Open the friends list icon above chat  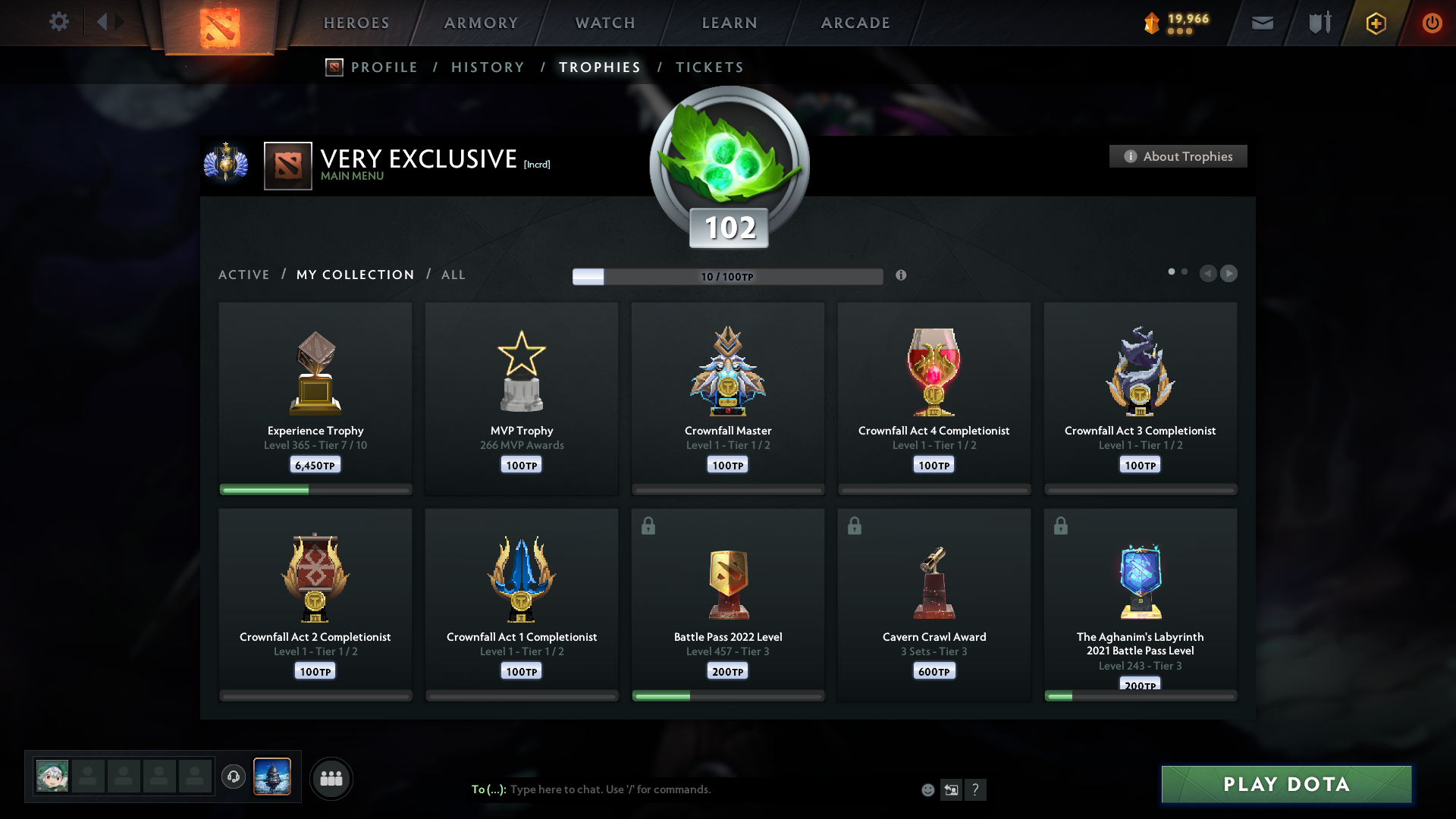coord(331,778)
